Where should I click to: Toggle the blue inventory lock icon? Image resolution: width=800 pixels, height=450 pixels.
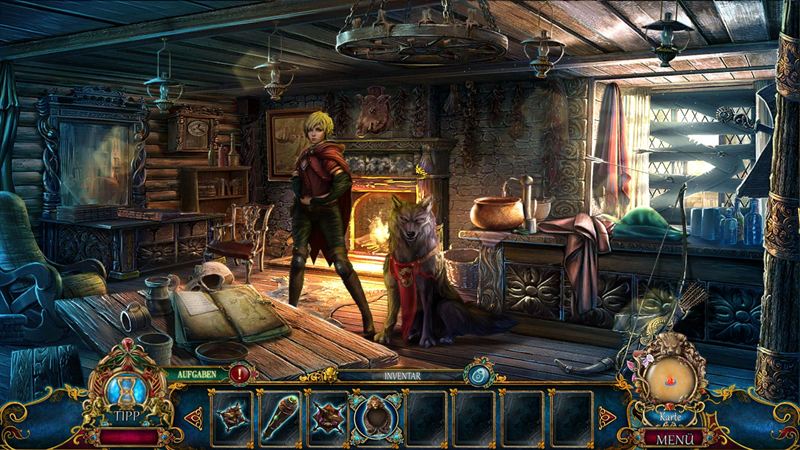[476, 375]
